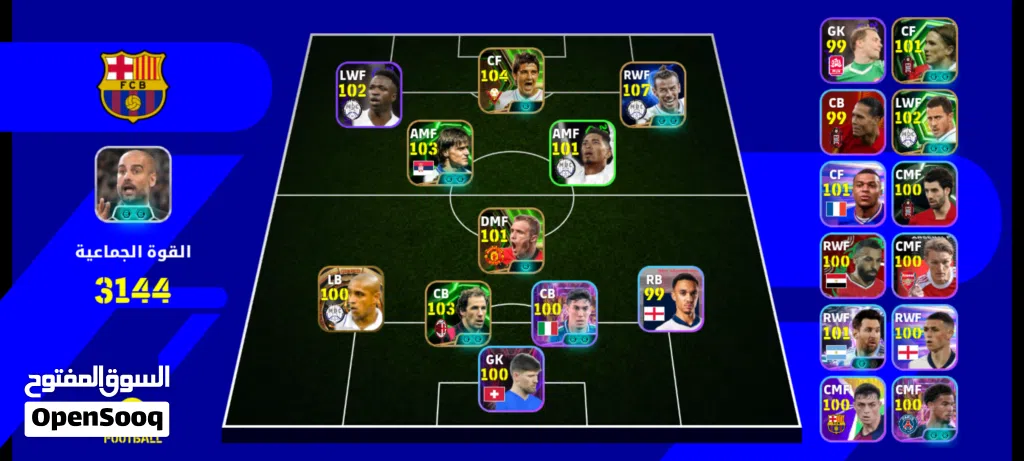Viewport: 1024px width, 461px height.
Task: Pick the CMF 100 substitute with Barcelona badge
Action: (852, 409)
